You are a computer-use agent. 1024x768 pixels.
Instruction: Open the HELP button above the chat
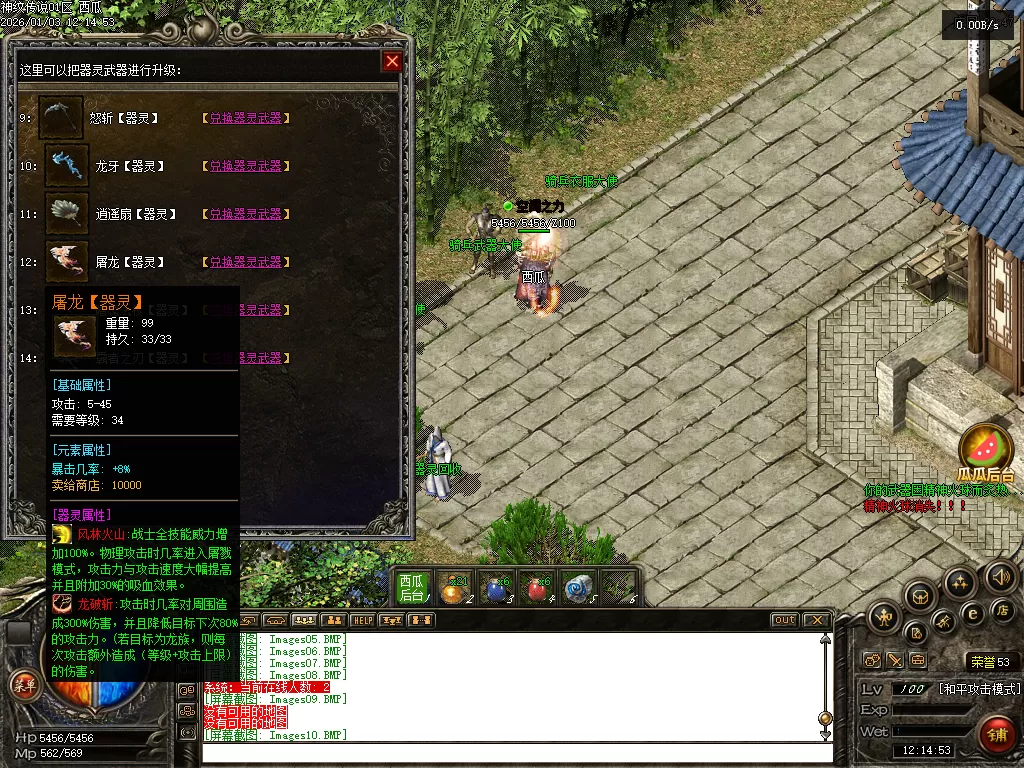[362, 620]
